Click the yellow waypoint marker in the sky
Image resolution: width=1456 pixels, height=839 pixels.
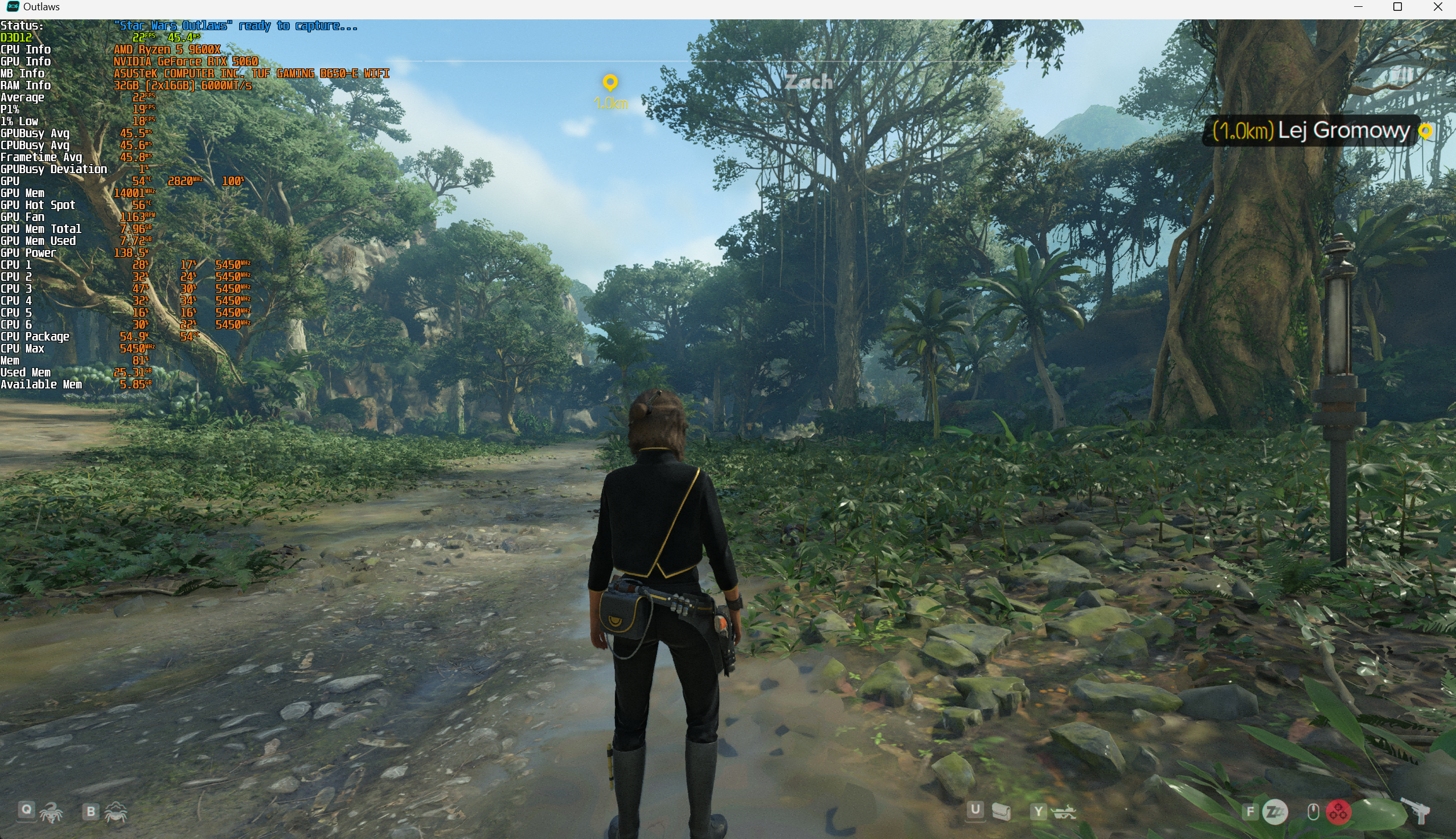[610, 83]
